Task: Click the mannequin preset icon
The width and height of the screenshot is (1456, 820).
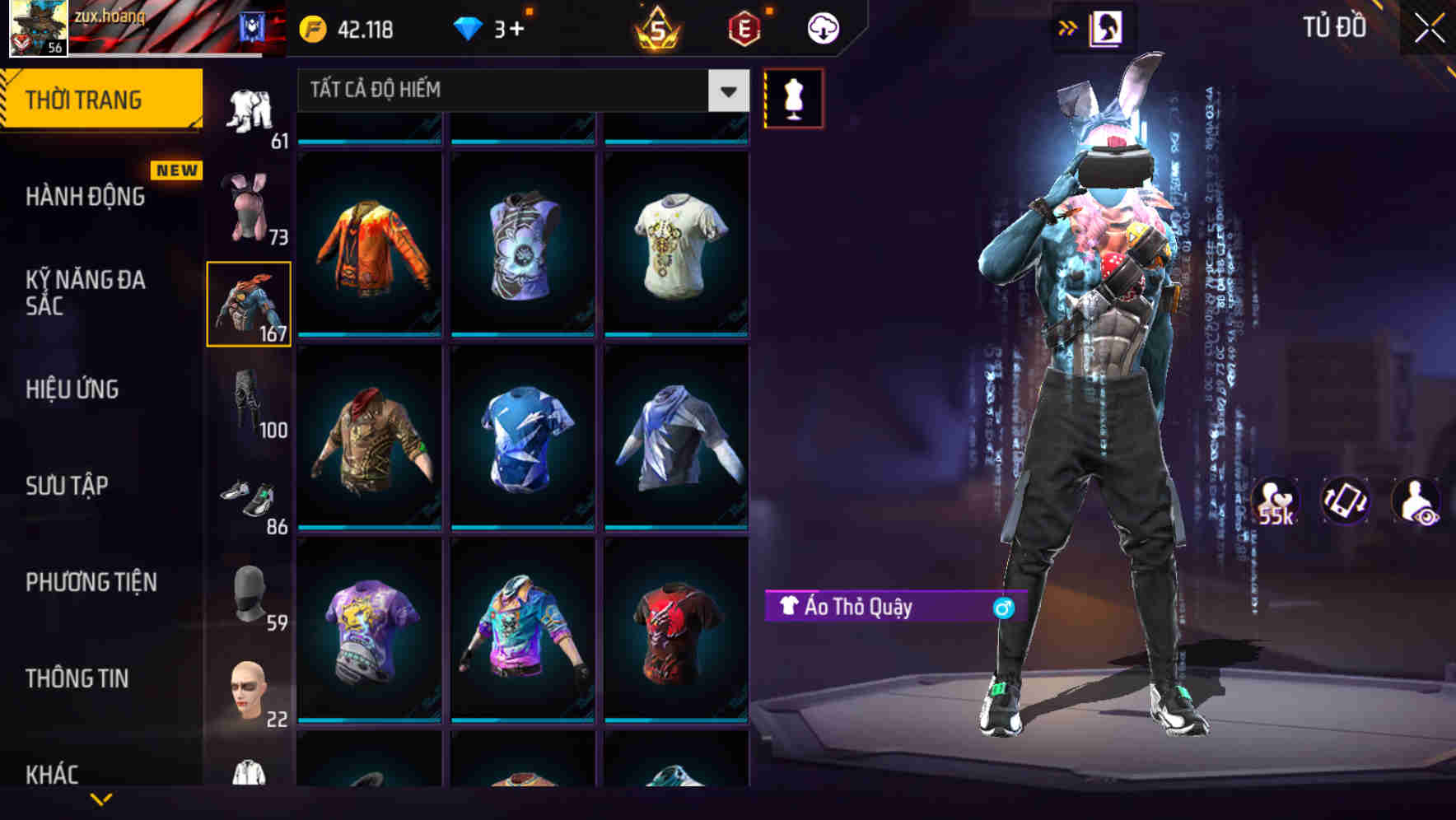Action: [793, 97]
